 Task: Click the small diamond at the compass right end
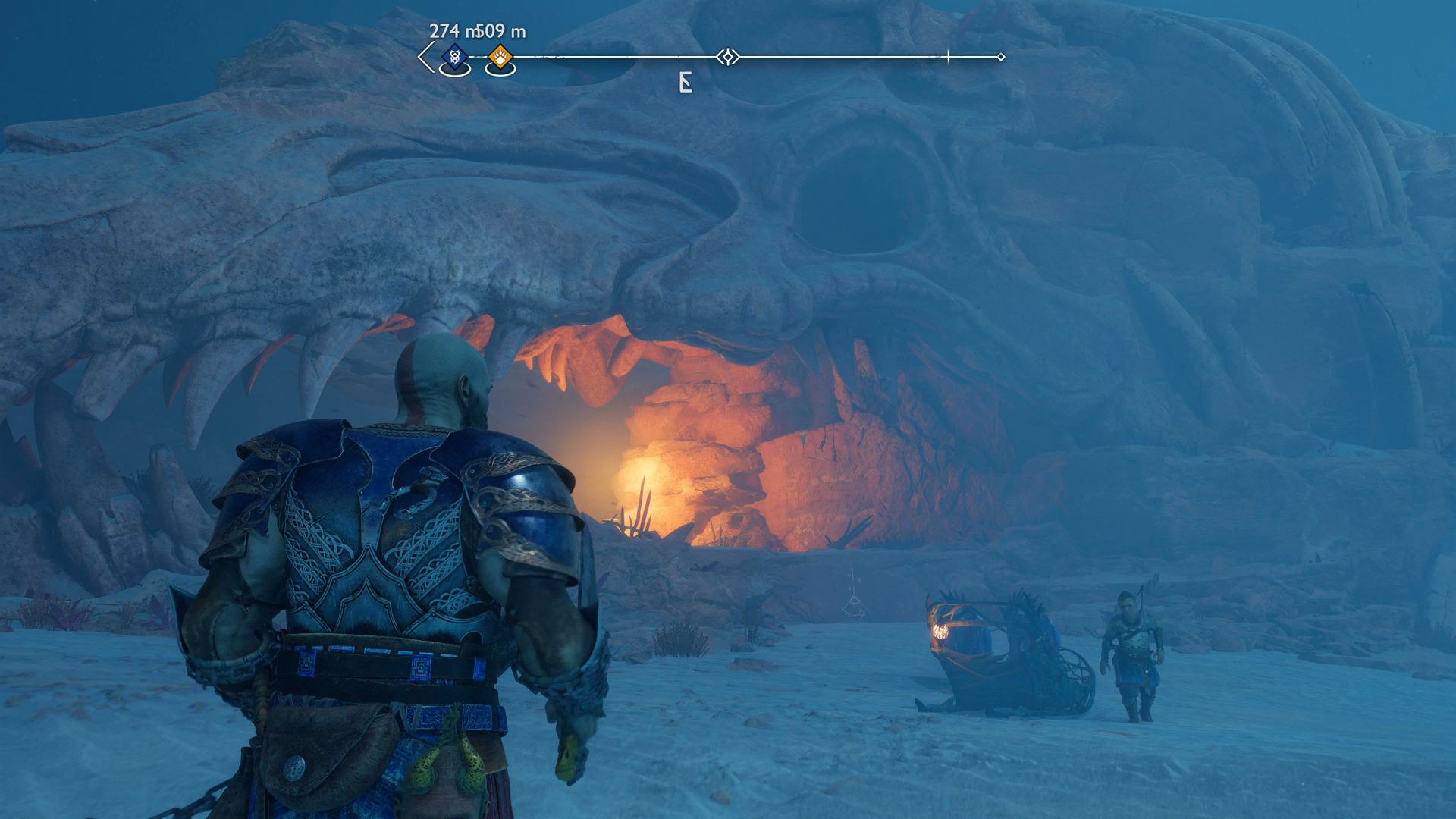[x=1003, y=55]
